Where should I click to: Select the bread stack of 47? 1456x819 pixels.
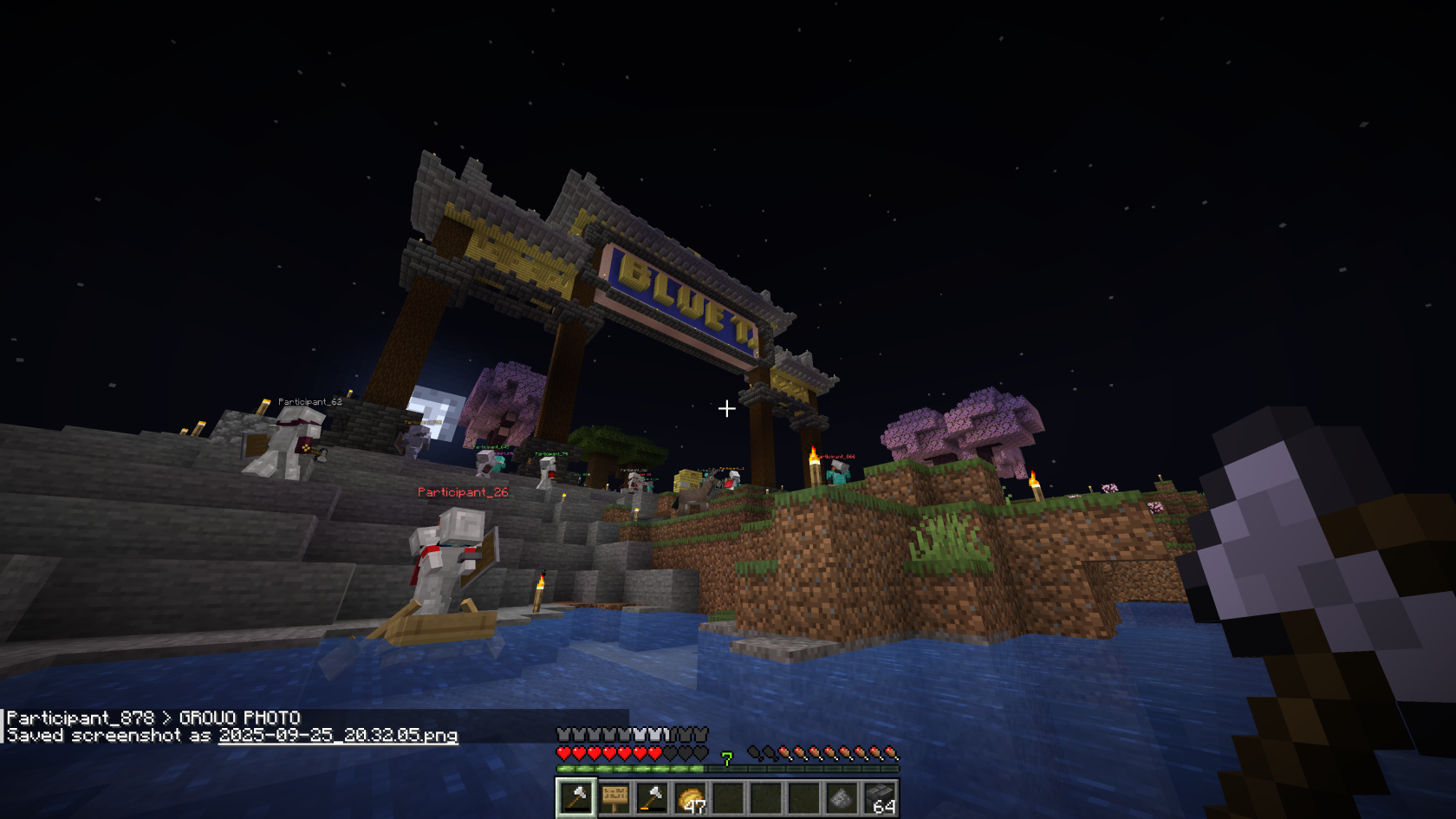pyautogui.click(x=691, y=798)
